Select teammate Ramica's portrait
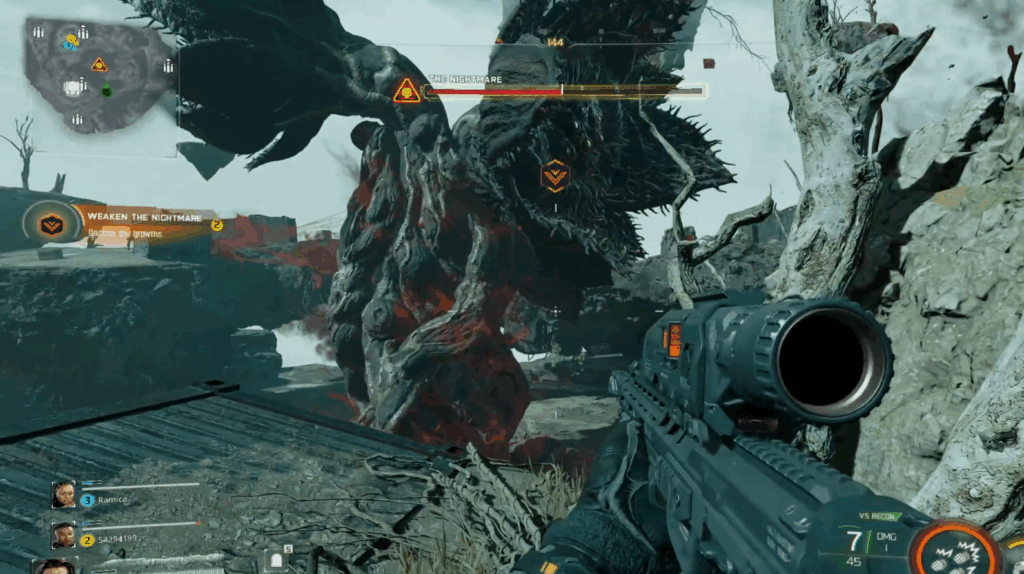The height and width of the screenshot is (574, 1024). coord(63,494)
